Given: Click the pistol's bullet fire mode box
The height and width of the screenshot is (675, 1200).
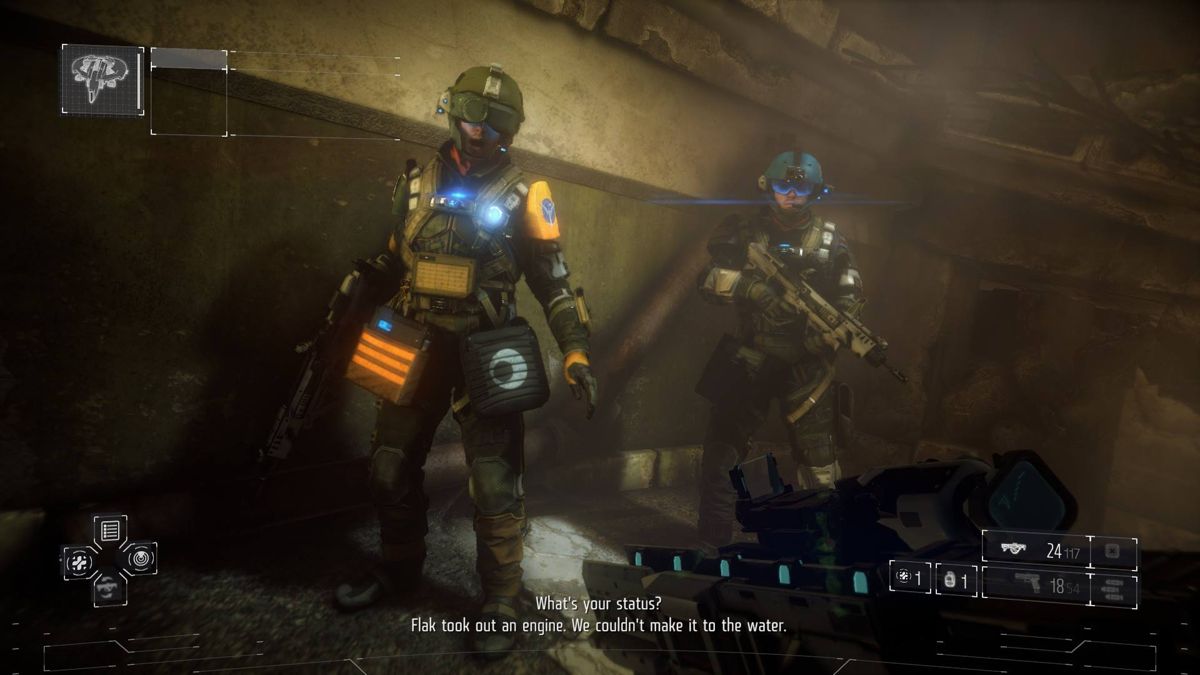Looking at the screenshot, I should click(x=1113, y=589).
